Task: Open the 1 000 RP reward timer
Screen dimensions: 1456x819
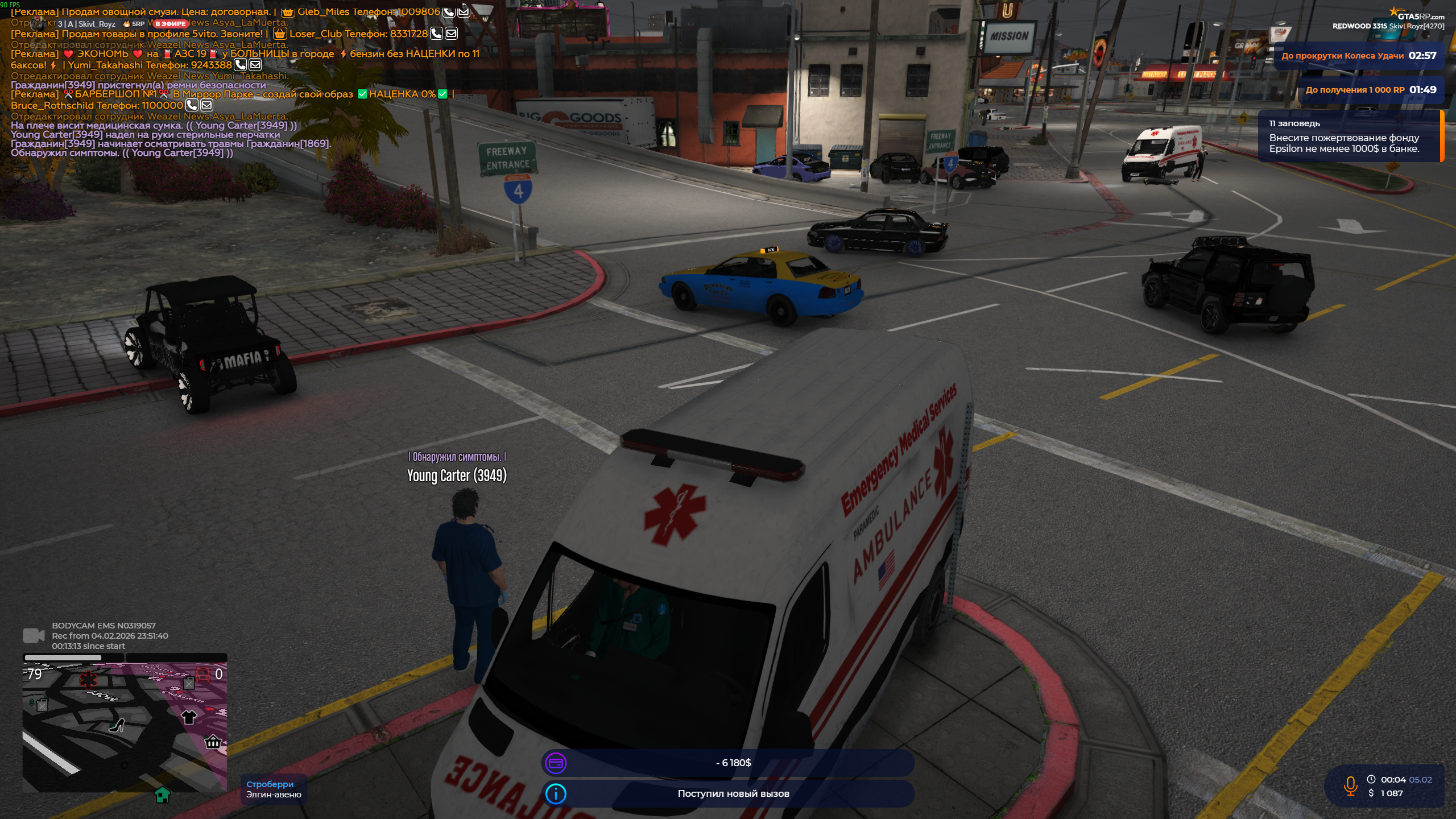Action: pos(1371,90)
